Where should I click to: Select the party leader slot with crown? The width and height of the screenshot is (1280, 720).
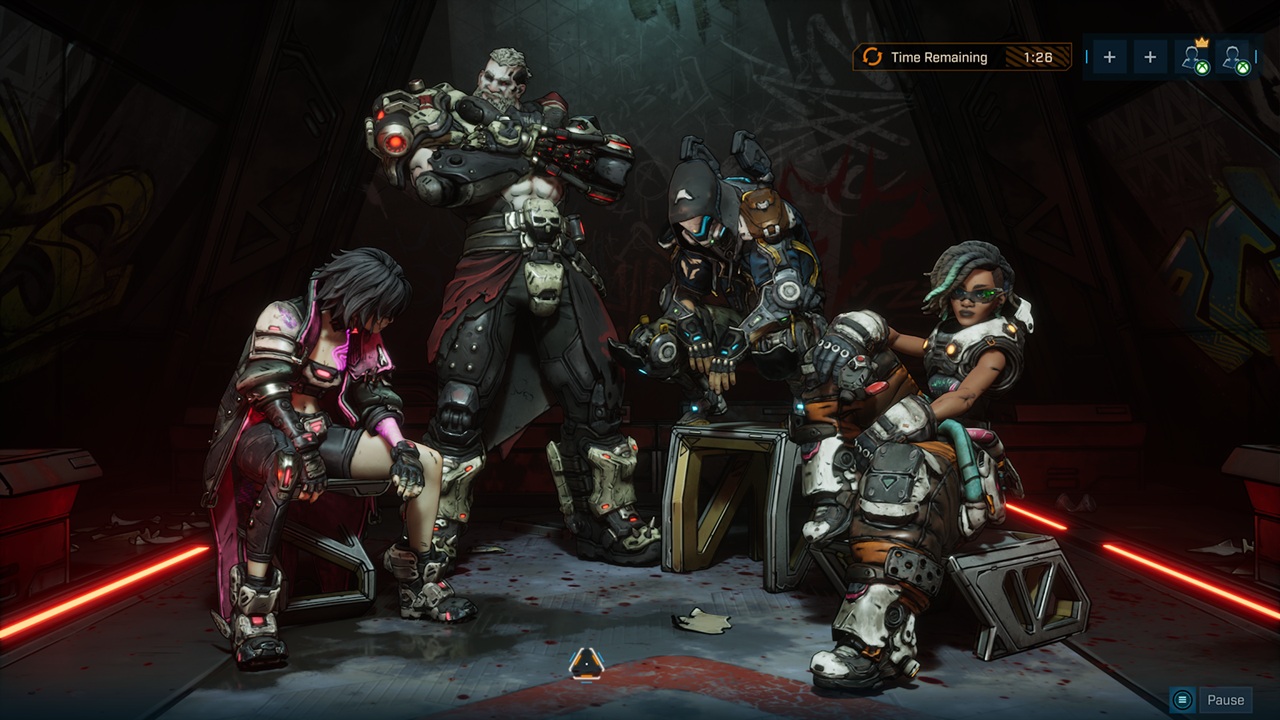pyautogui.click(x=1194, y=58)
